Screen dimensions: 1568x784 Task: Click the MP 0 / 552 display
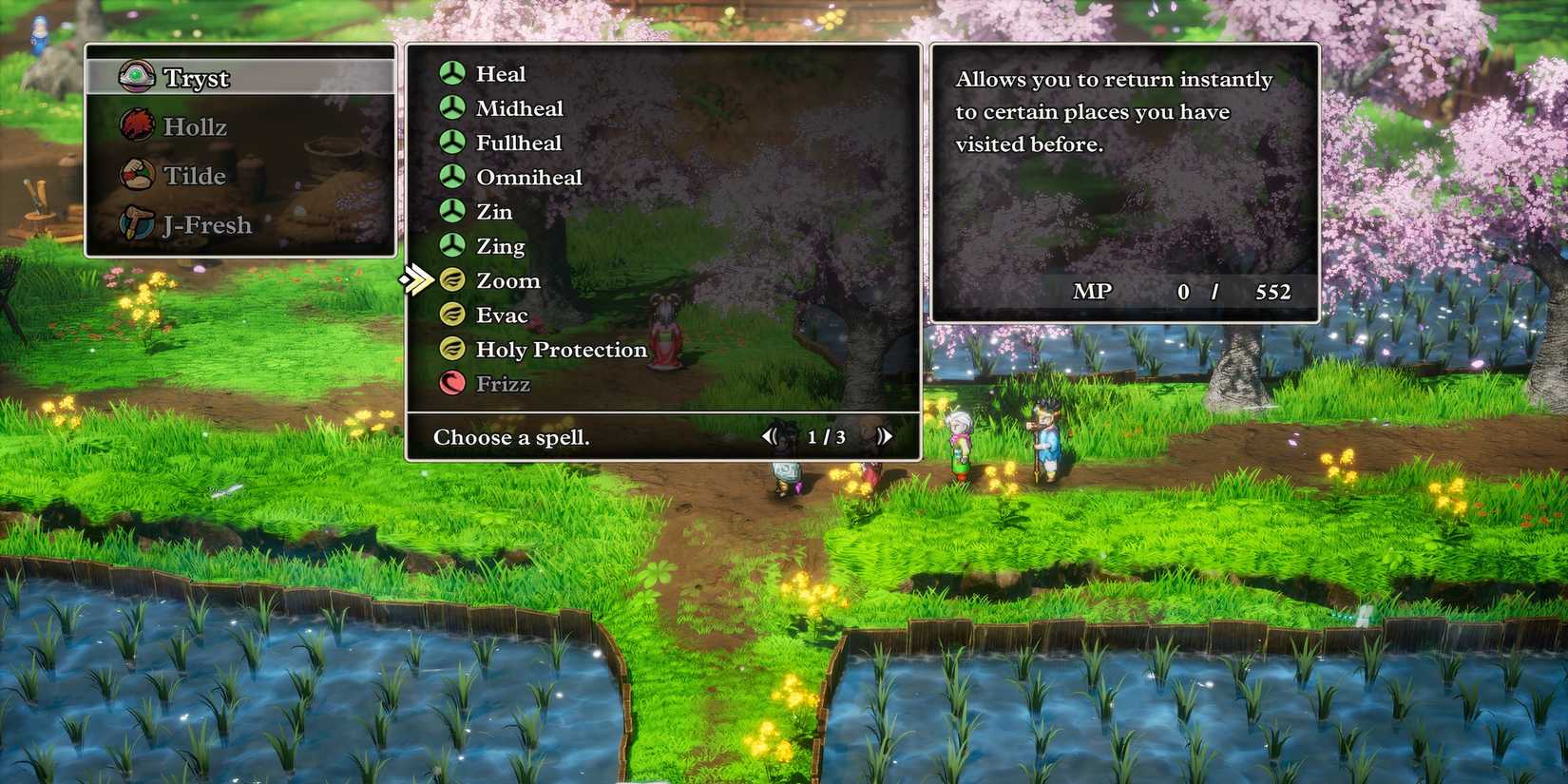click(1183, 292)
